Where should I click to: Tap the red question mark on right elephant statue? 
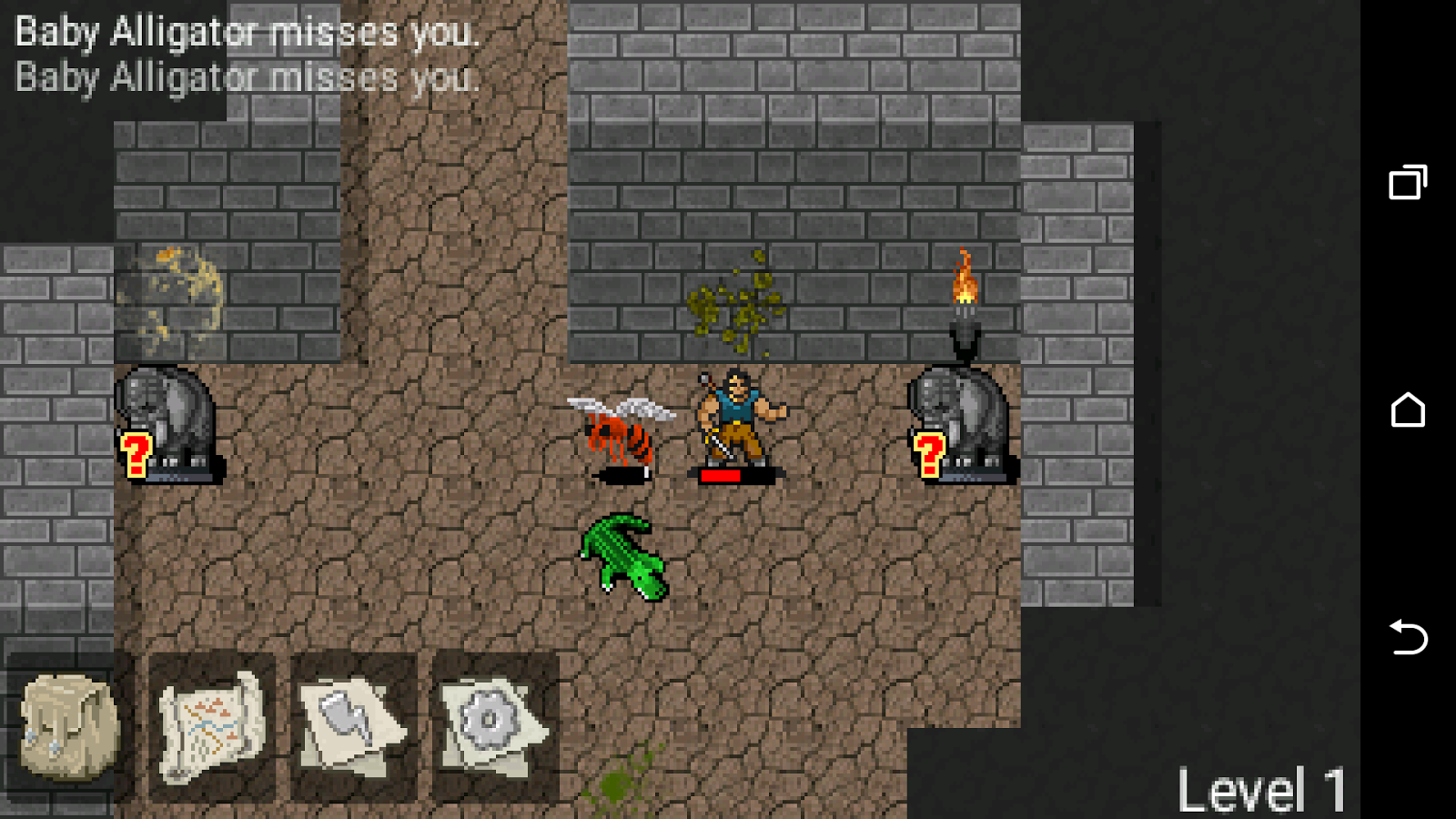929,453
